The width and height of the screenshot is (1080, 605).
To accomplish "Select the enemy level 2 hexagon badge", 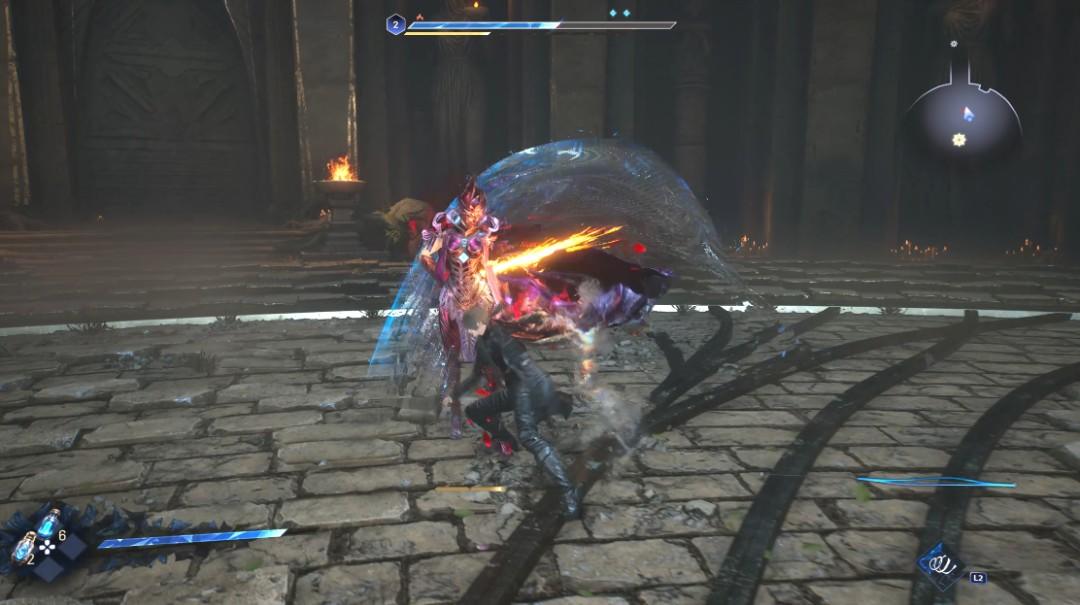I will click(x=396, y=25).
